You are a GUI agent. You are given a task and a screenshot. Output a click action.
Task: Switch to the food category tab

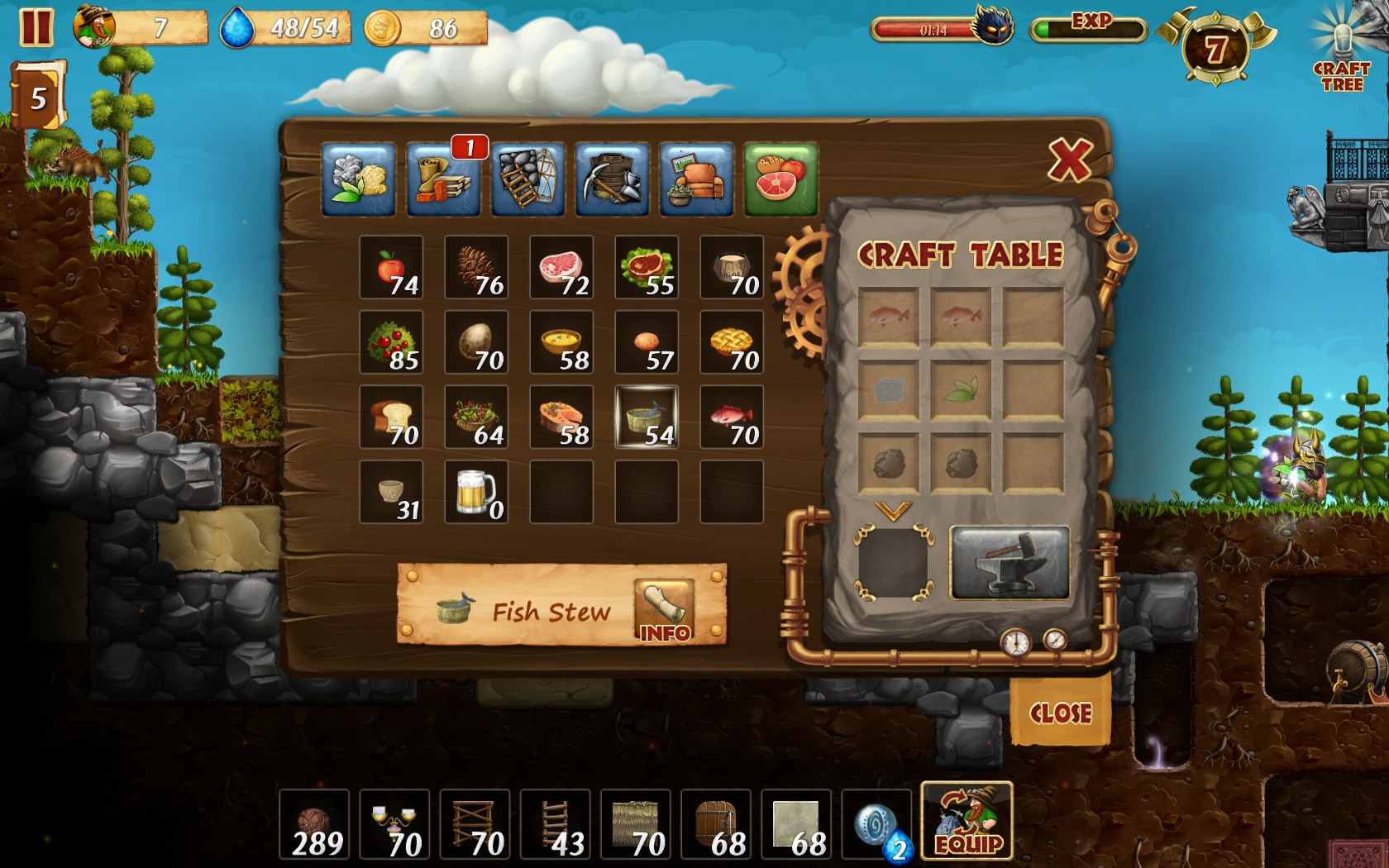[780, 179]
